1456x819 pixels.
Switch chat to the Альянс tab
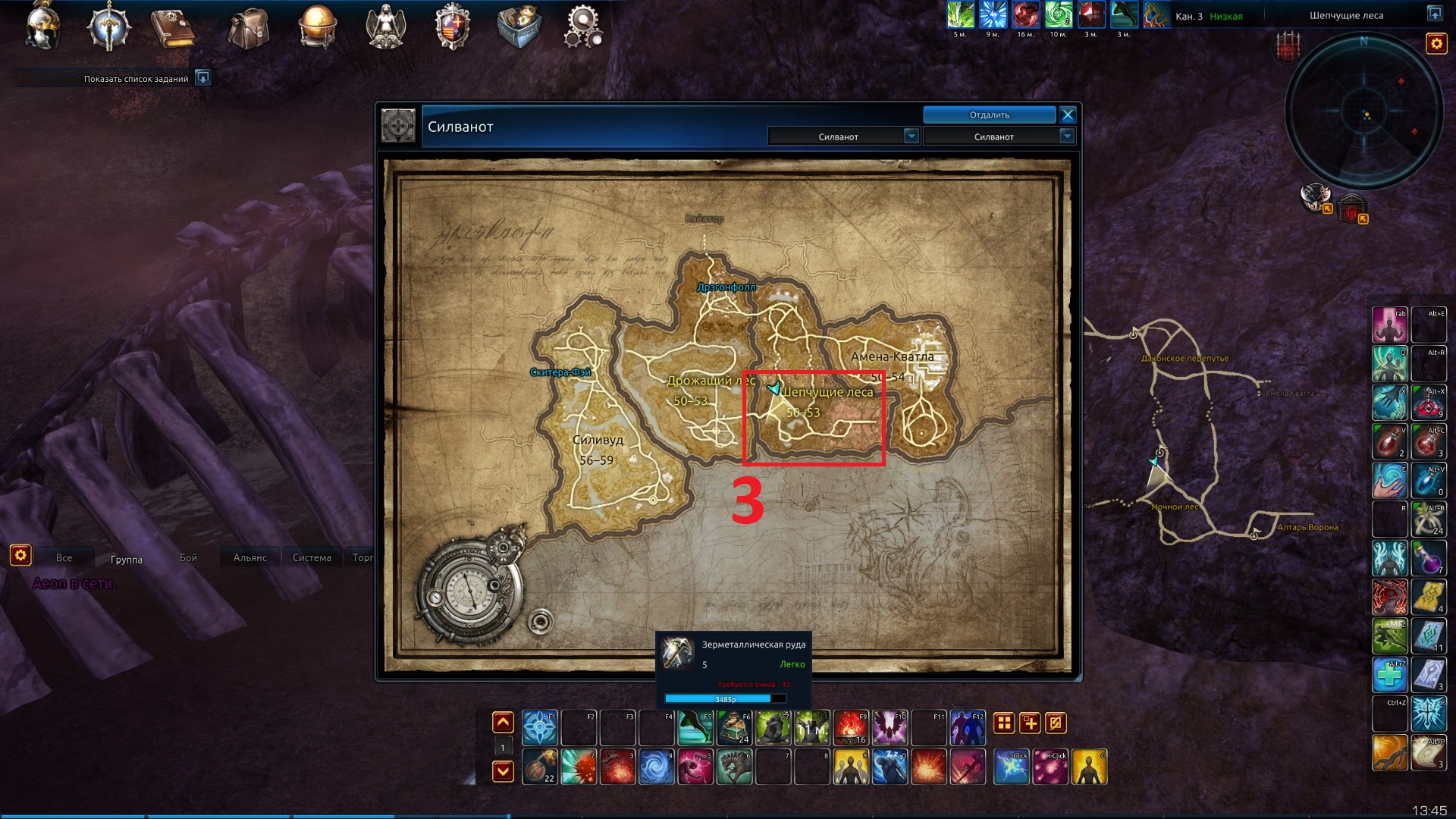(x=250, y=558)
